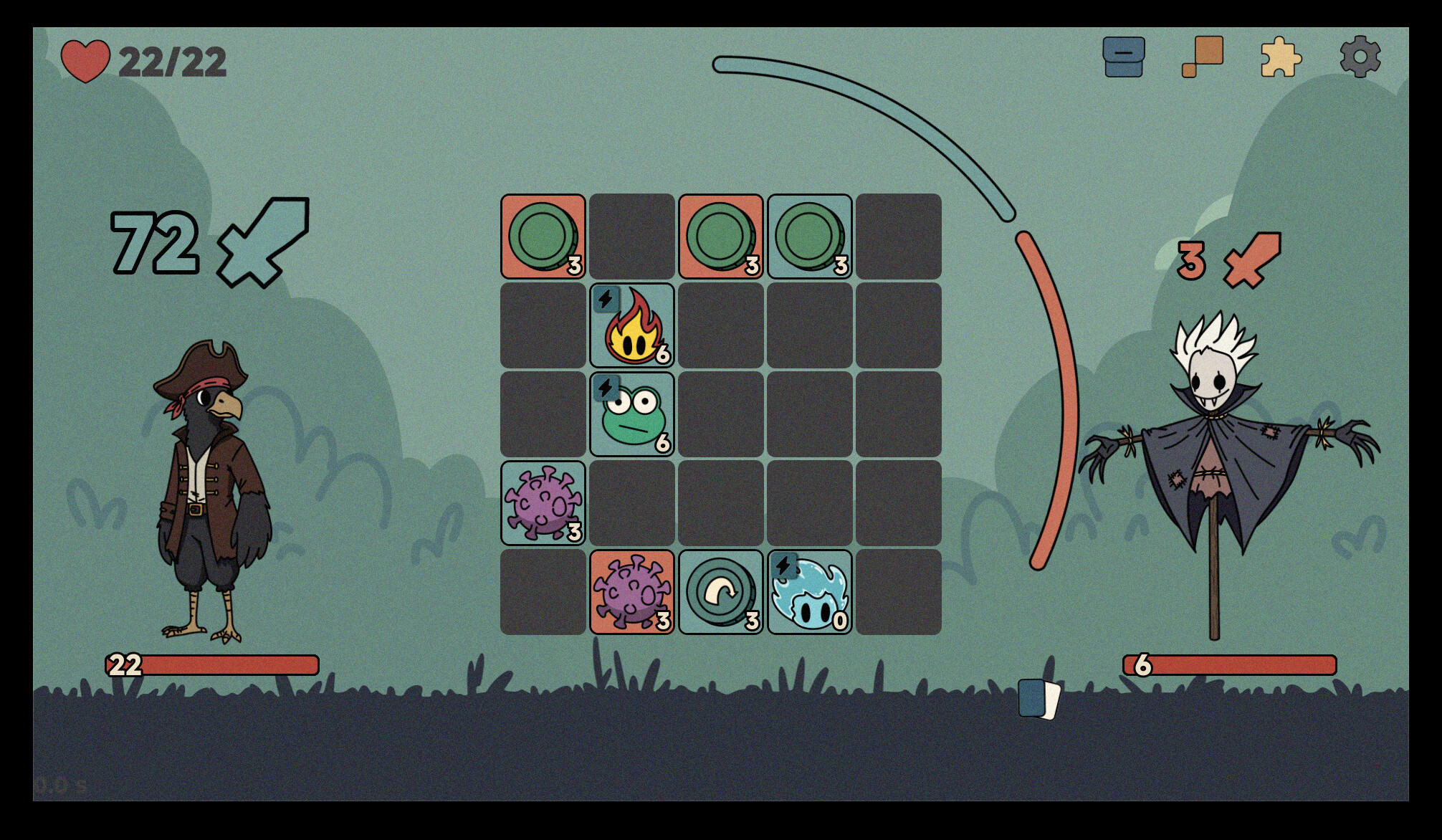Click the heart icon next to 22/22
This screenshot has width=1442, height=840.
click(x=85, y=61)
